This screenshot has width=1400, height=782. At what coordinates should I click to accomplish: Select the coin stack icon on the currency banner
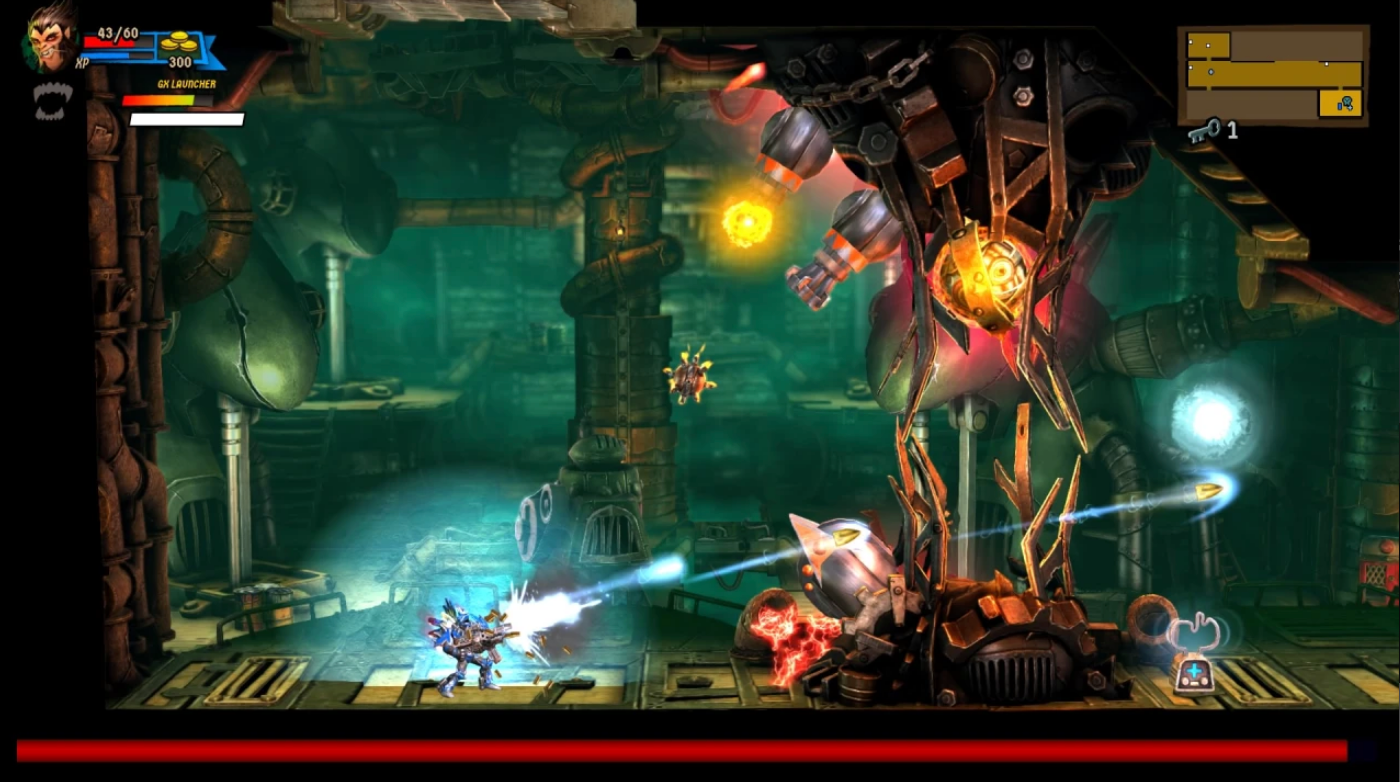178,43
